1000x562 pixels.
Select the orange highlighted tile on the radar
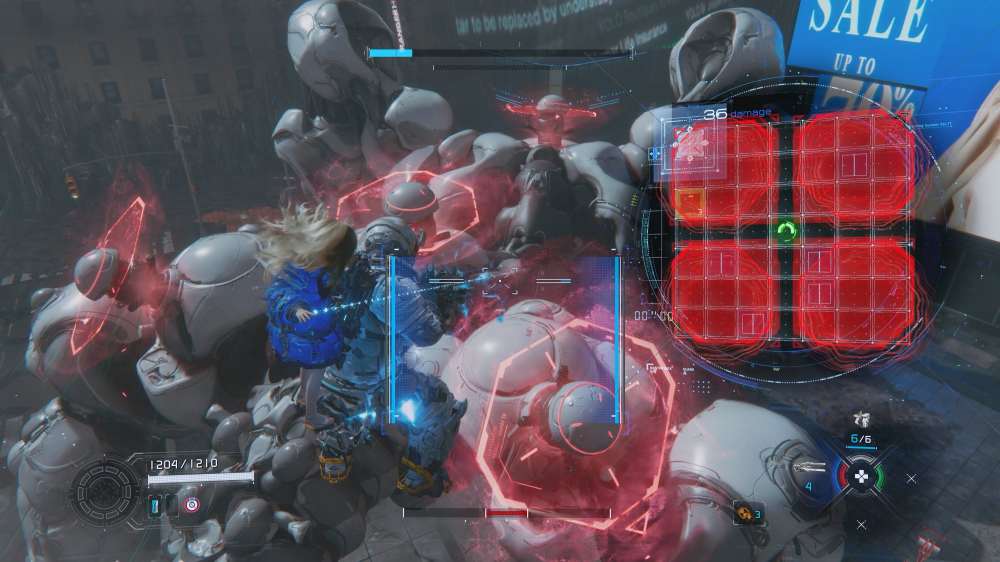pos(690,201)
